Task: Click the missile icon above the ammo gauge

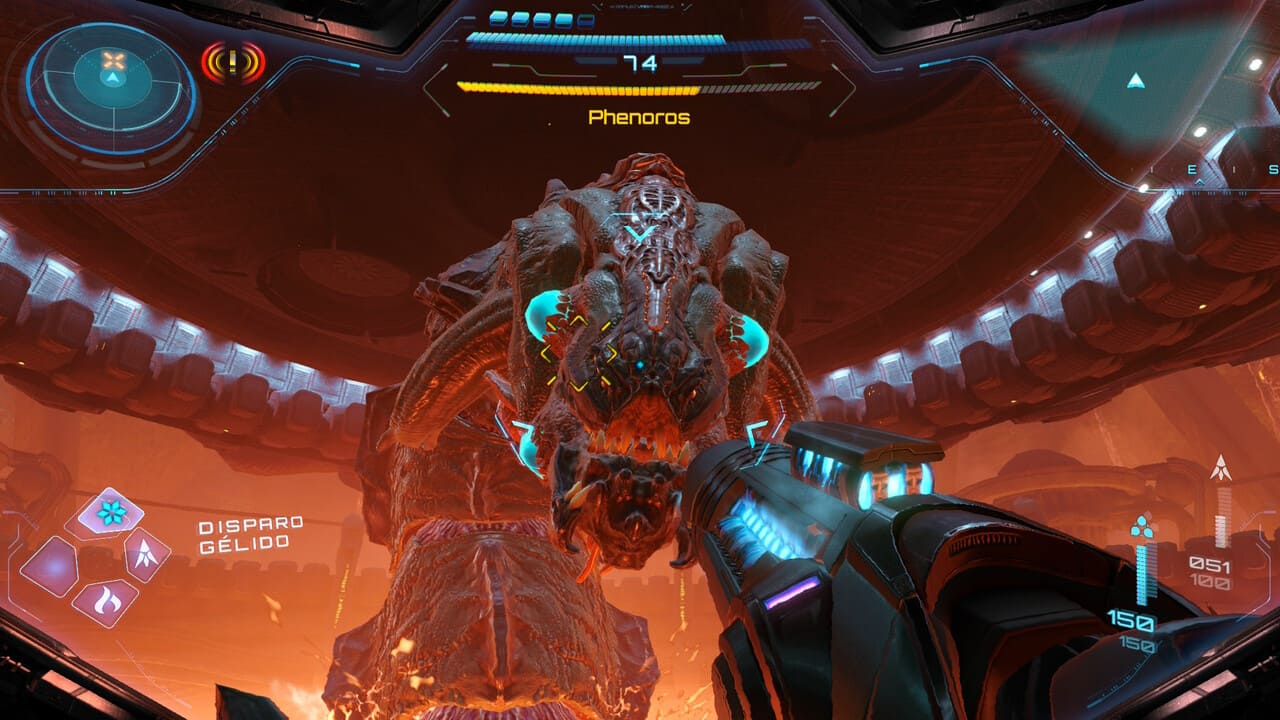Action: click(x=1221, y=467)
